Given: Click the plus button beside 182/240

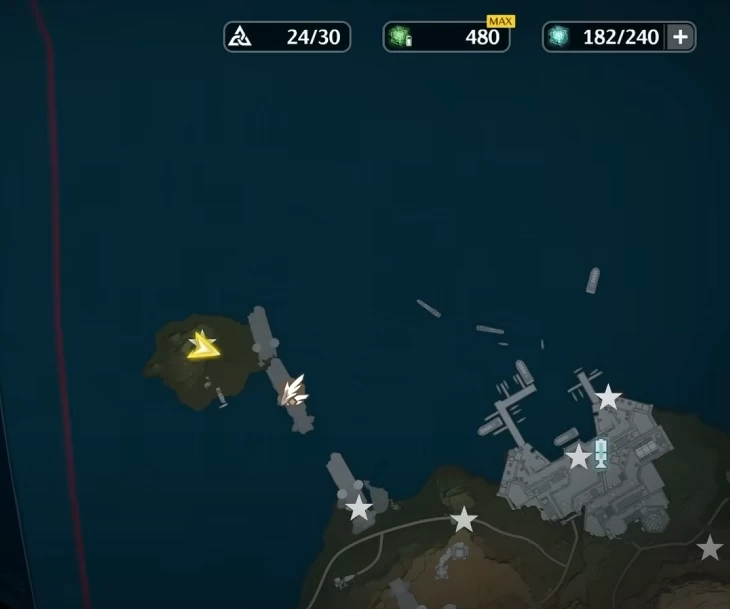Looking at the screenshot, I should coord(680,38).
